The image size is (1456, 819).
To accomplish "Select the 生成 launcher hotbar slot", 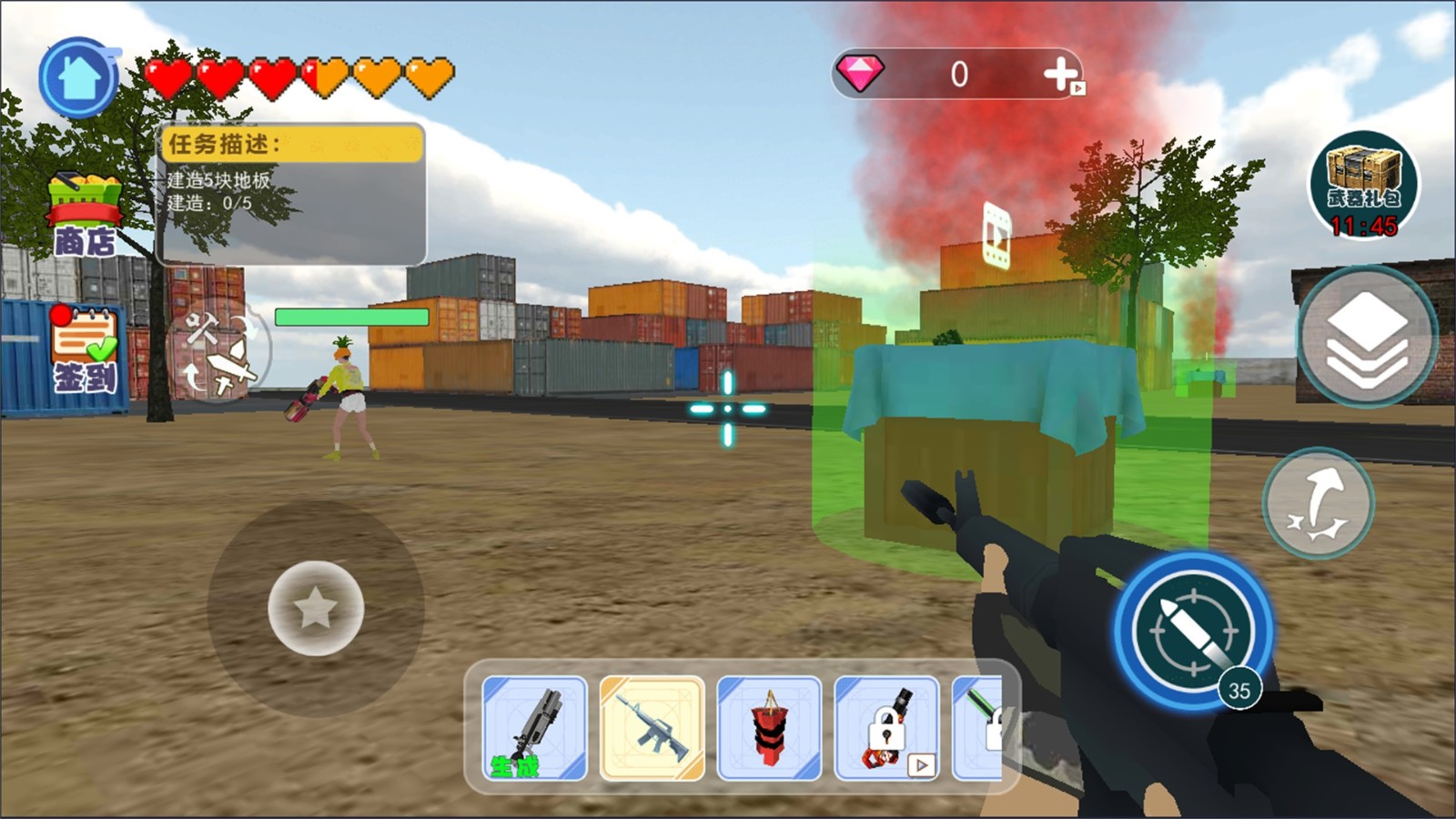I will click(x=534, y=728).
